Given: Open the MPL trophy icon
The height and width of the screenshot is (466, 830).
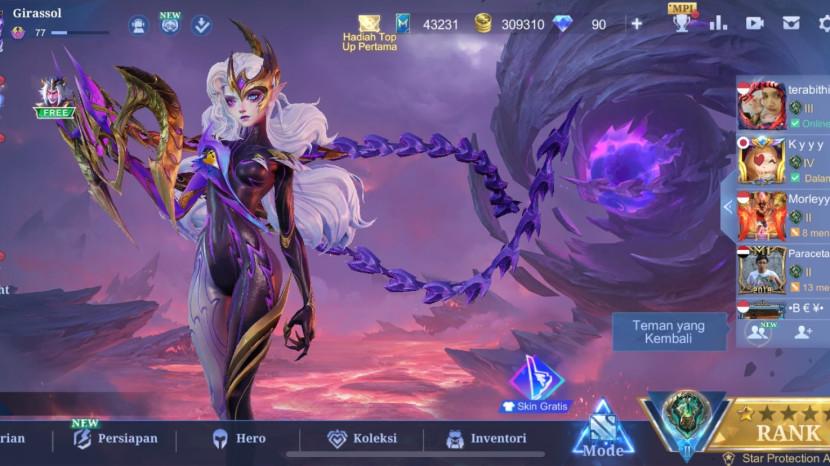Looking at the screenshot, I should 682,20.
